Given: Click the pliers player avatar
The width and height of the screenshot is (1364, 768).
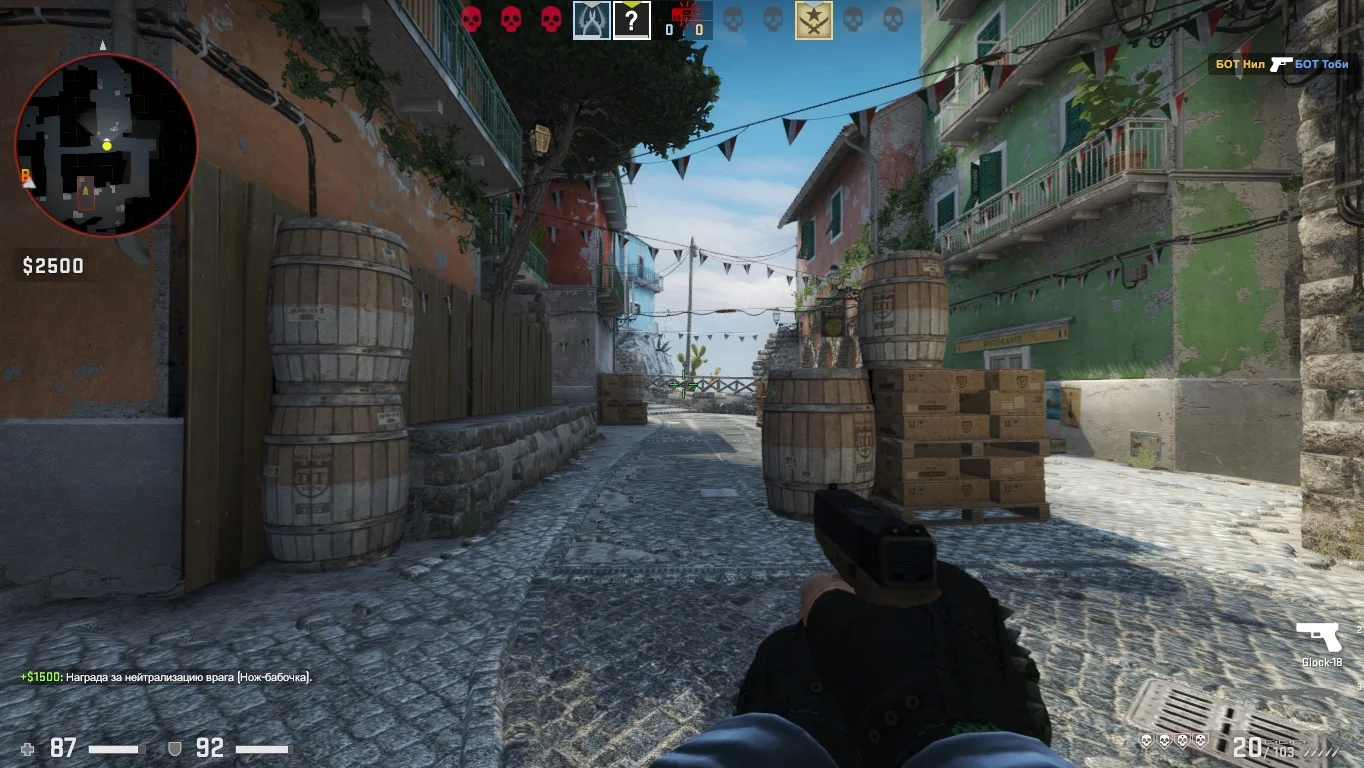Looking at the screenshot, I should pos(592,20).
